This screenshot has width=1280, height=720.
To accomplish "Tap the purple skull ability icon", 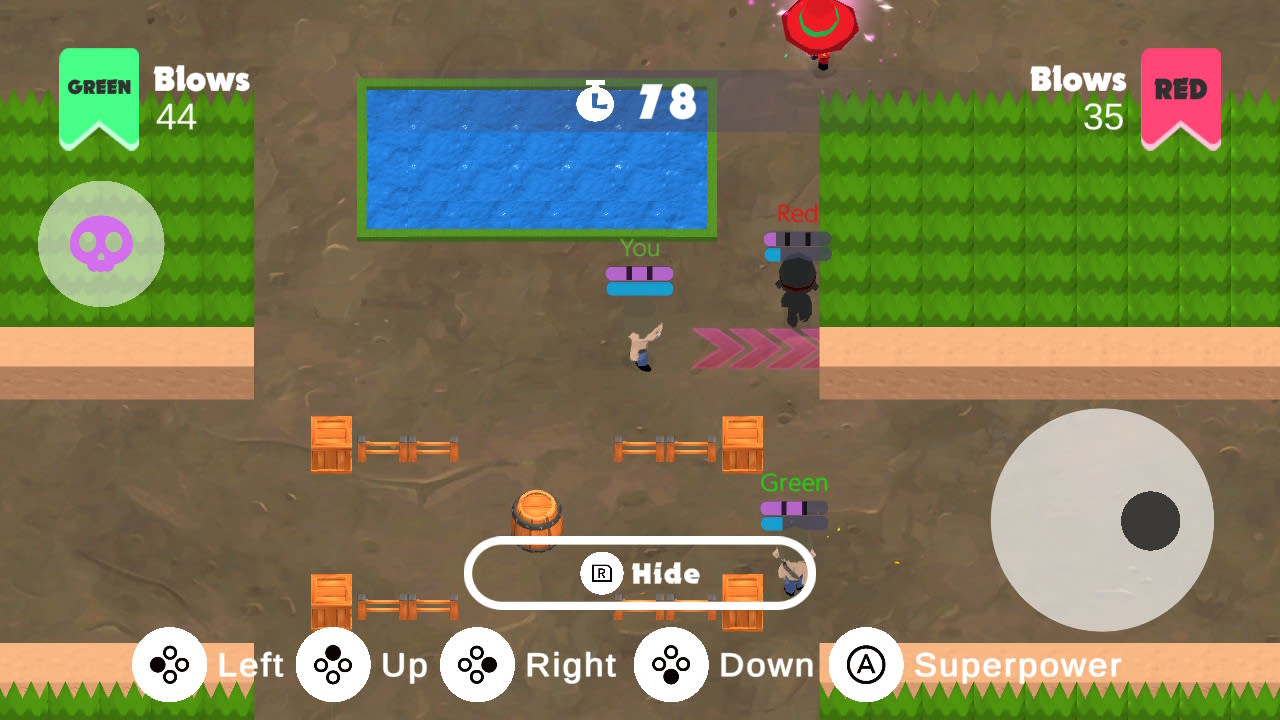I will tap(100, 243).
